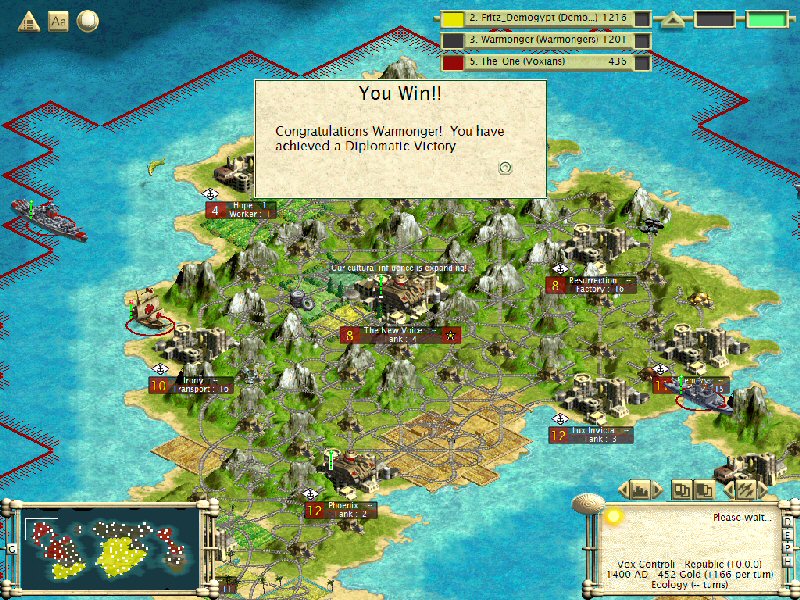
Task: Open the Civilopedia book icon
Action: tap(58, 20)
